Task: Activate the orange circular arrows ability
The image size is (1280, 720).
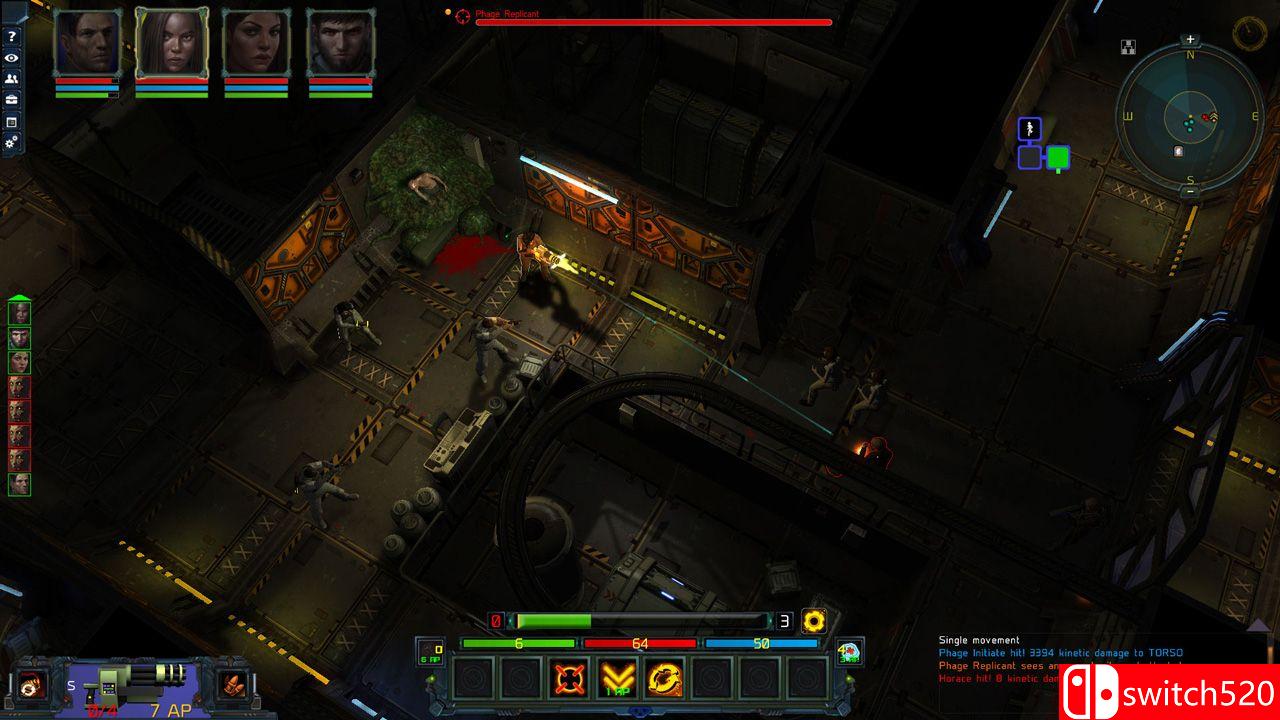Action: (664, 679)
